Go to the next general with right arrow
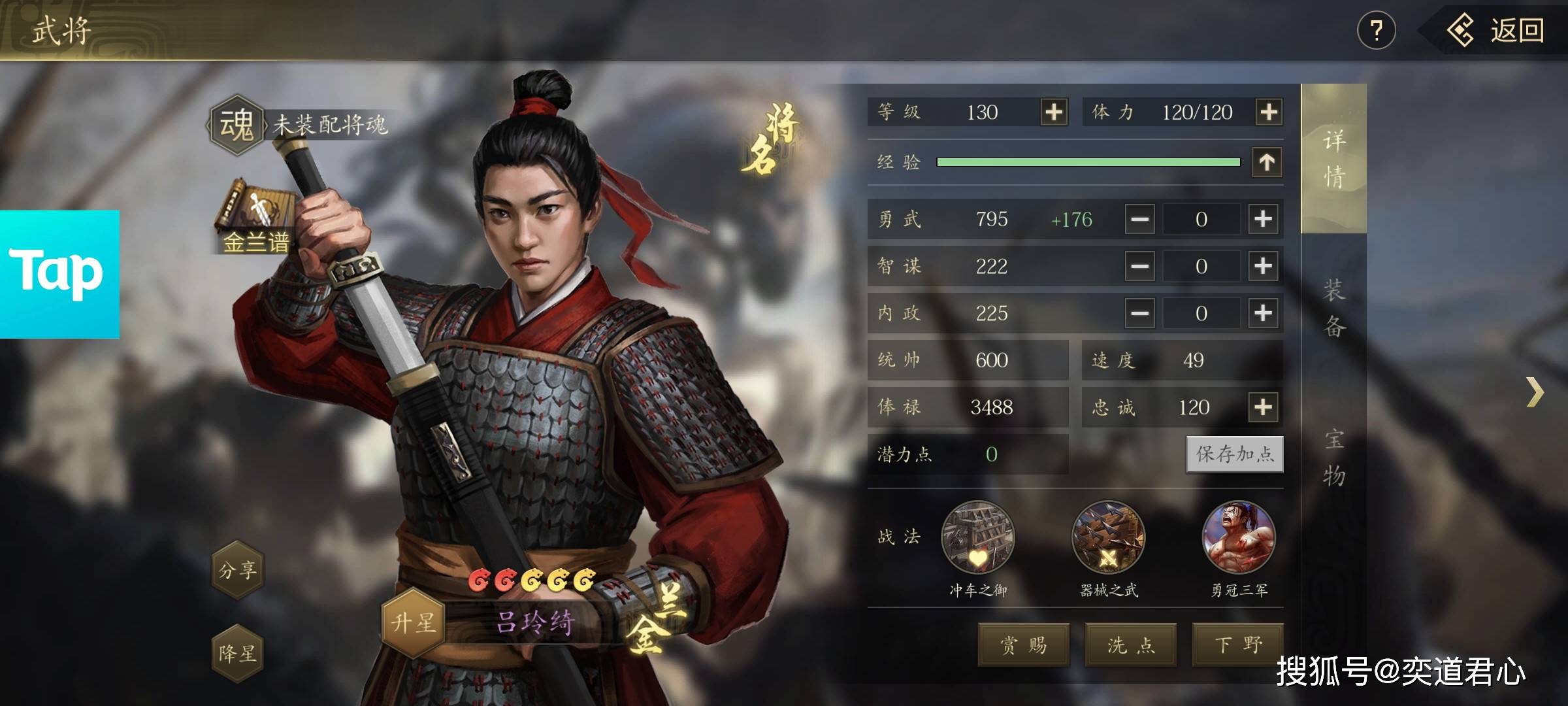This screenshot has height=706, width=1568. (1535, 392)
